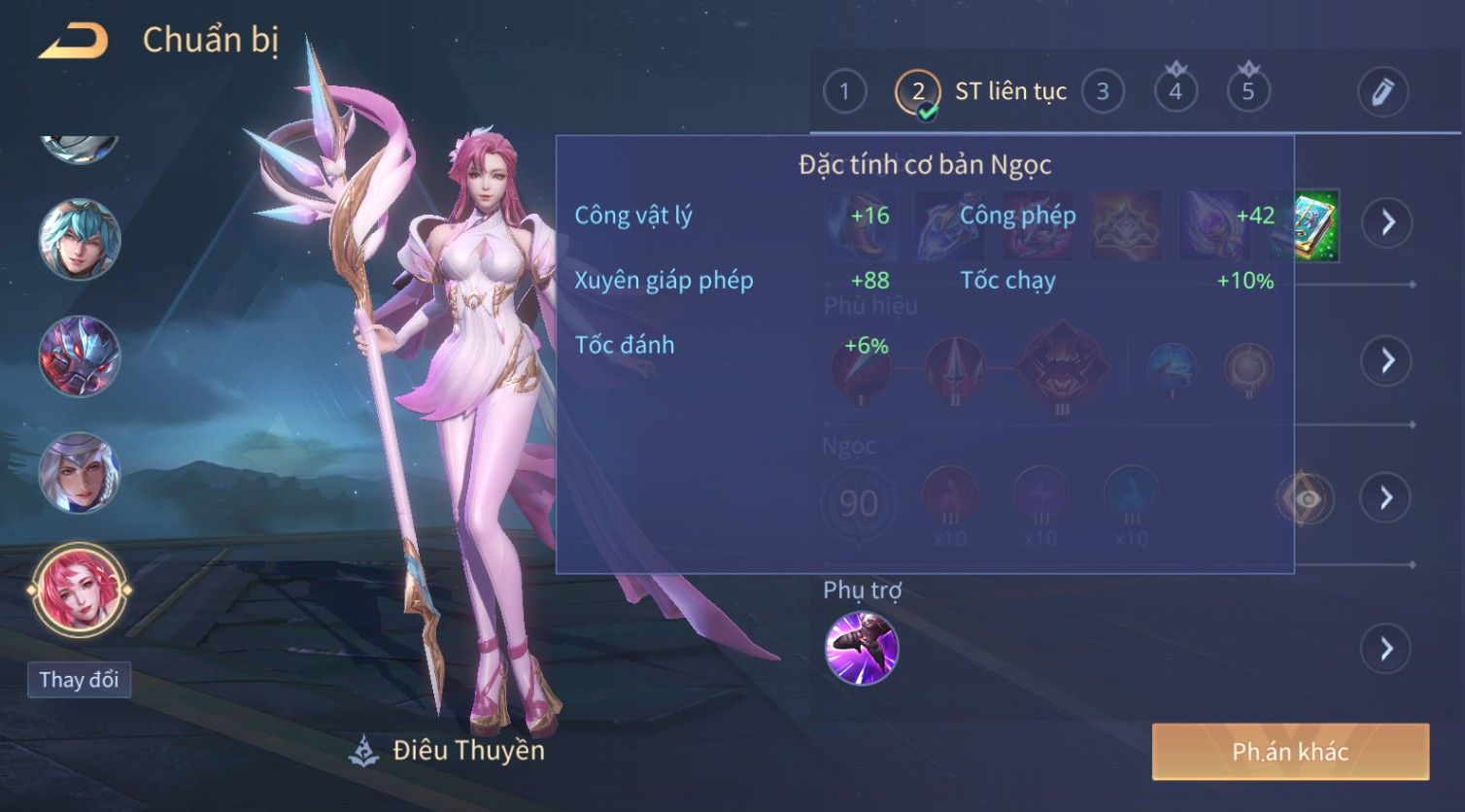Expand the Phù hiệu badge section arrow
The image size is (1465, 812).
1387,360
